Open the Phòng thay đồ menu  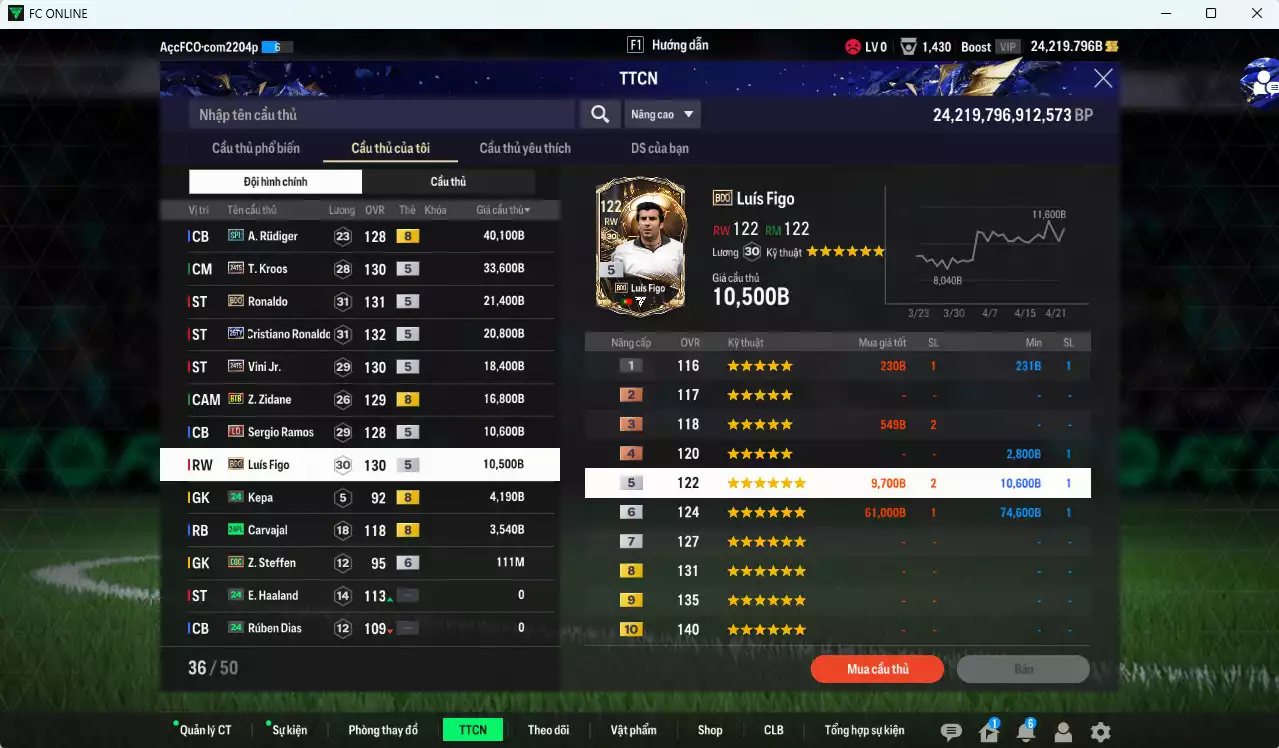(383, 730)
